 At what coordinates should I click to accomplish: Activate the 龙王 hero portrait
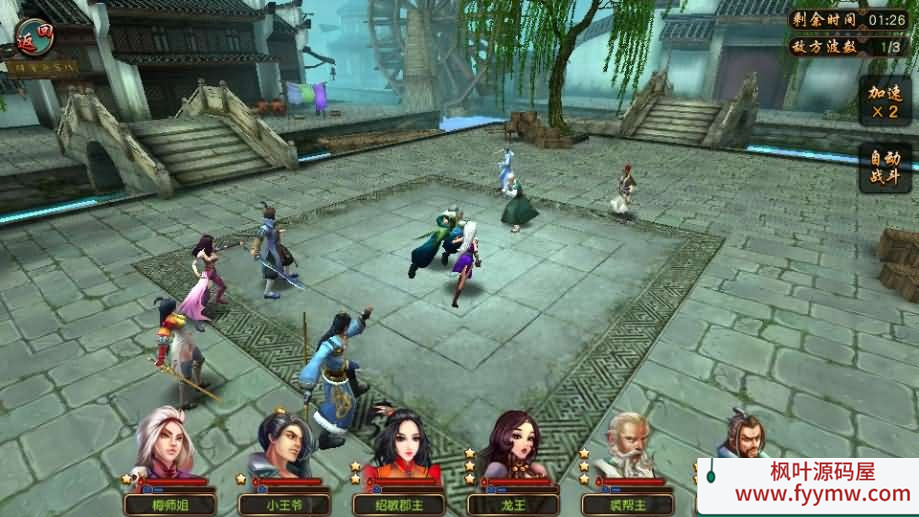tap(512, 452)
